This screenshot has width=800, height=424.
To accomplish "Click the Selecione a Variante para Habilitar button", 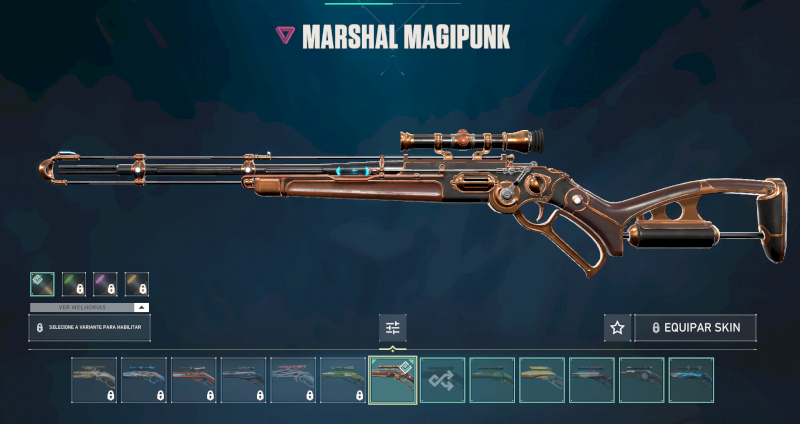I will [x=89, y=328].
